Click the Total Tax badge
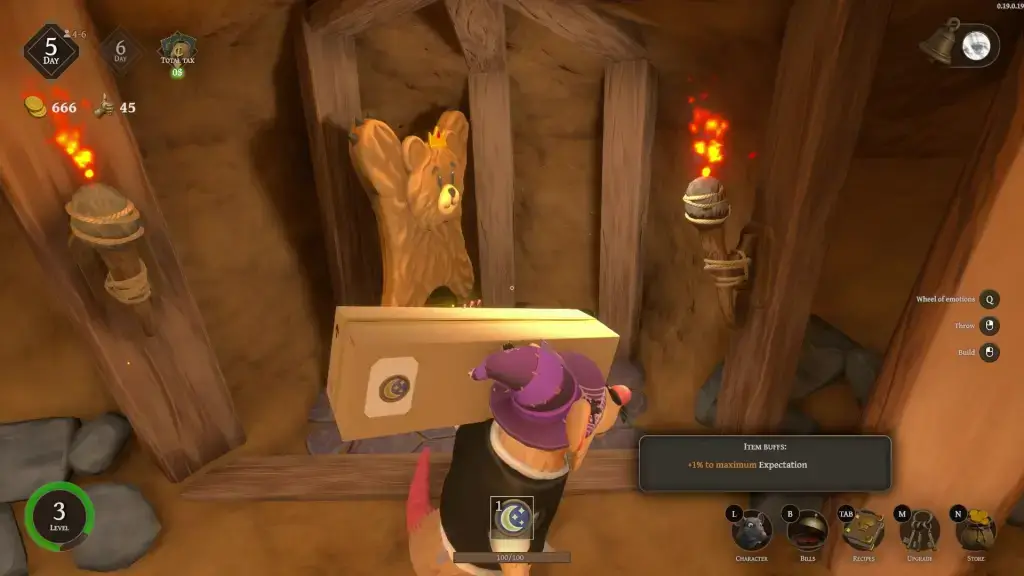This screenshot has width=1024, height=576. point(178,48)
